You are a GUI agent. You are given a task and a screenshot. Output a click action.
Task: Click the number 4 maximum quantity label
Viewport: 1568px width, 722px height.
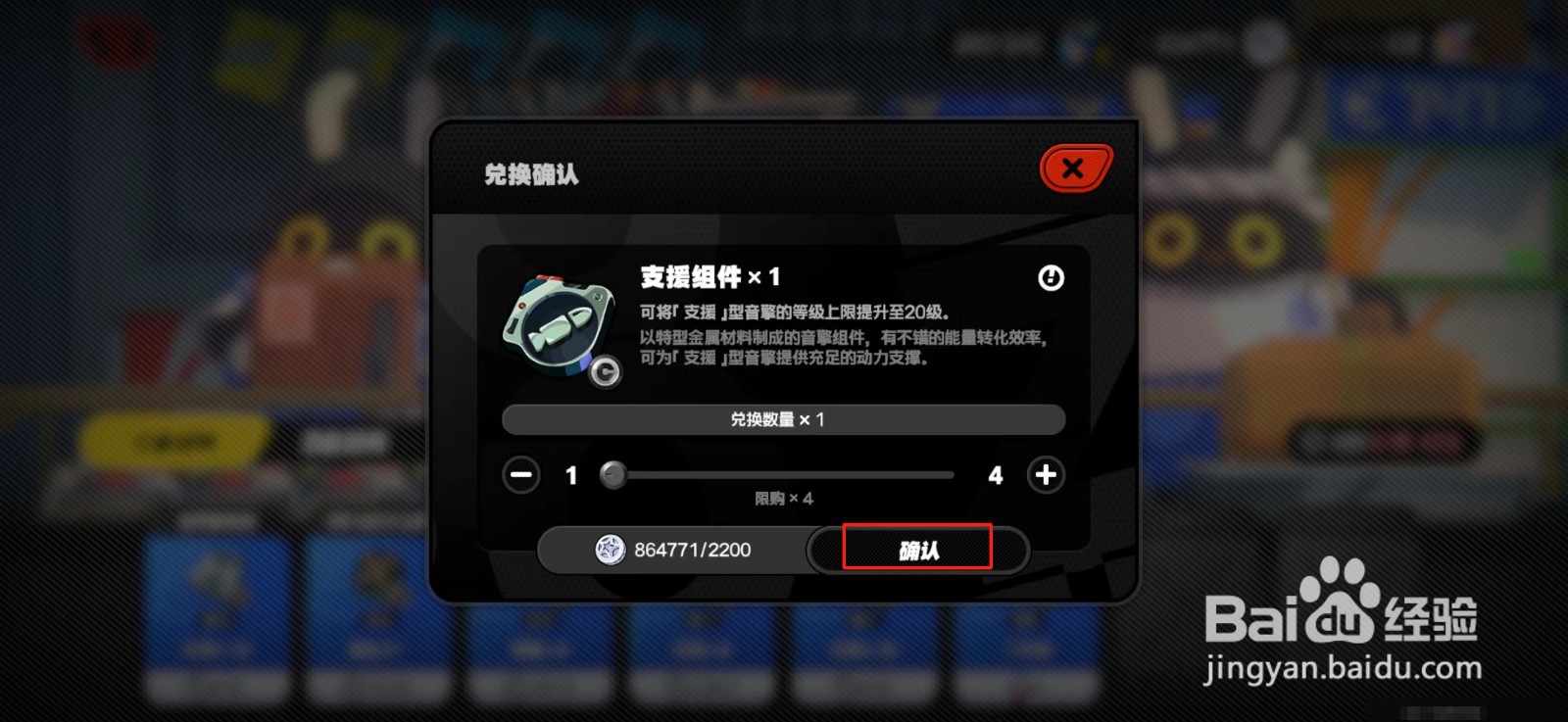tap(995, 476)
